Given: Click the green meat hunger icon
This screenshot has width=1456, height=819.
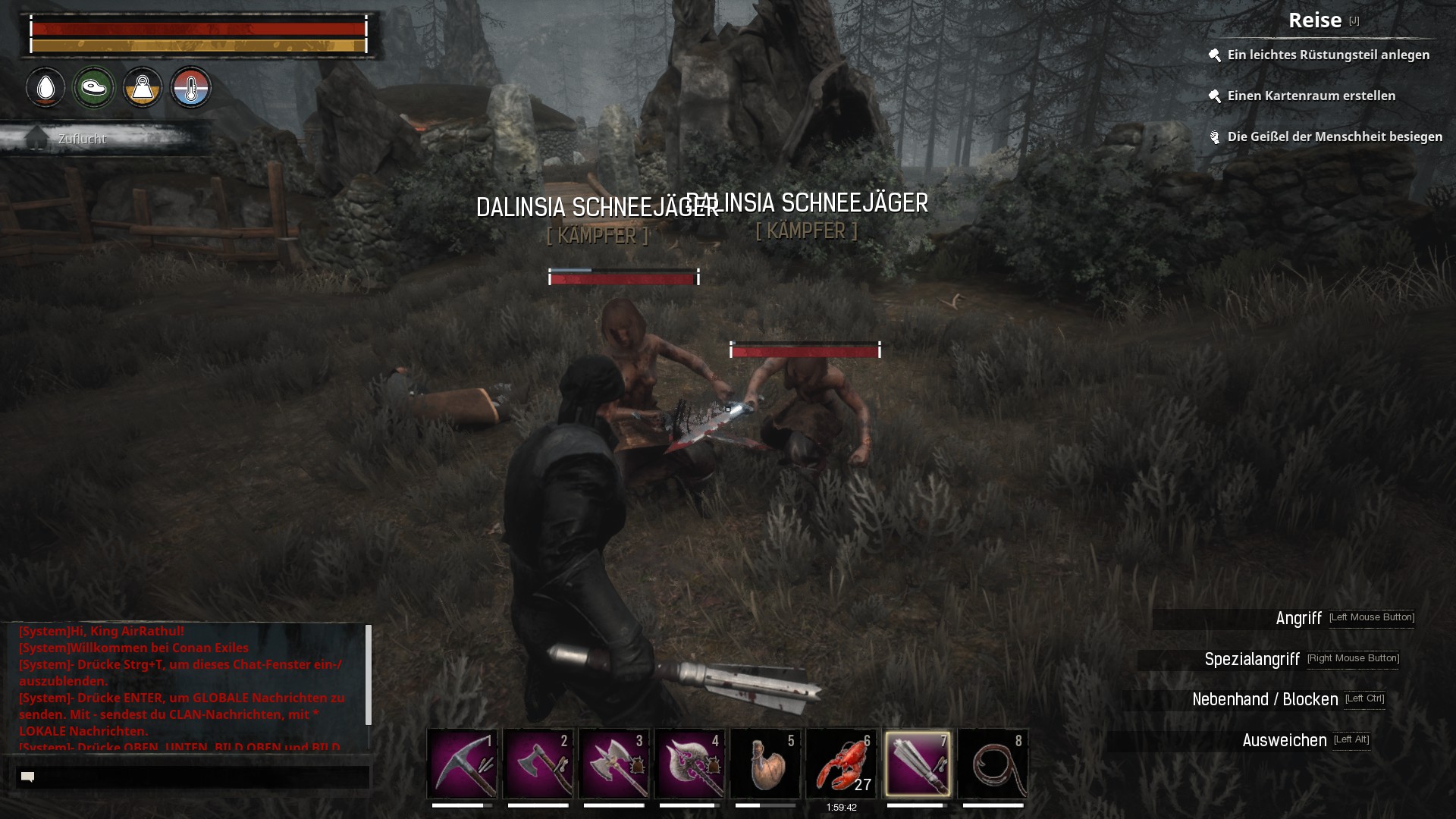Looking at the screenshot, I should (x=94, y=88).
